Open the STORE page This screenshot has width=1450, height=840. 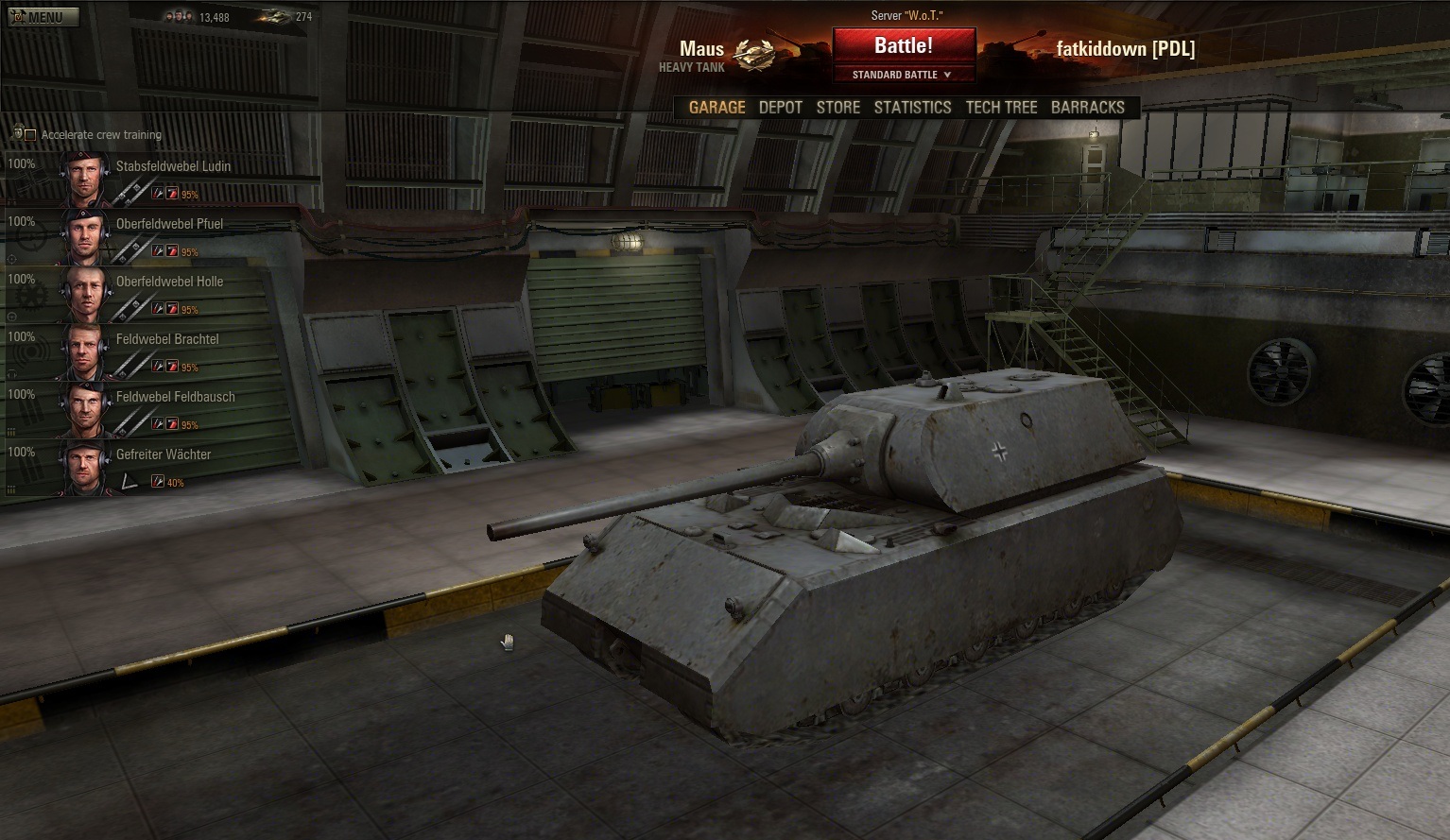(837, 107)
